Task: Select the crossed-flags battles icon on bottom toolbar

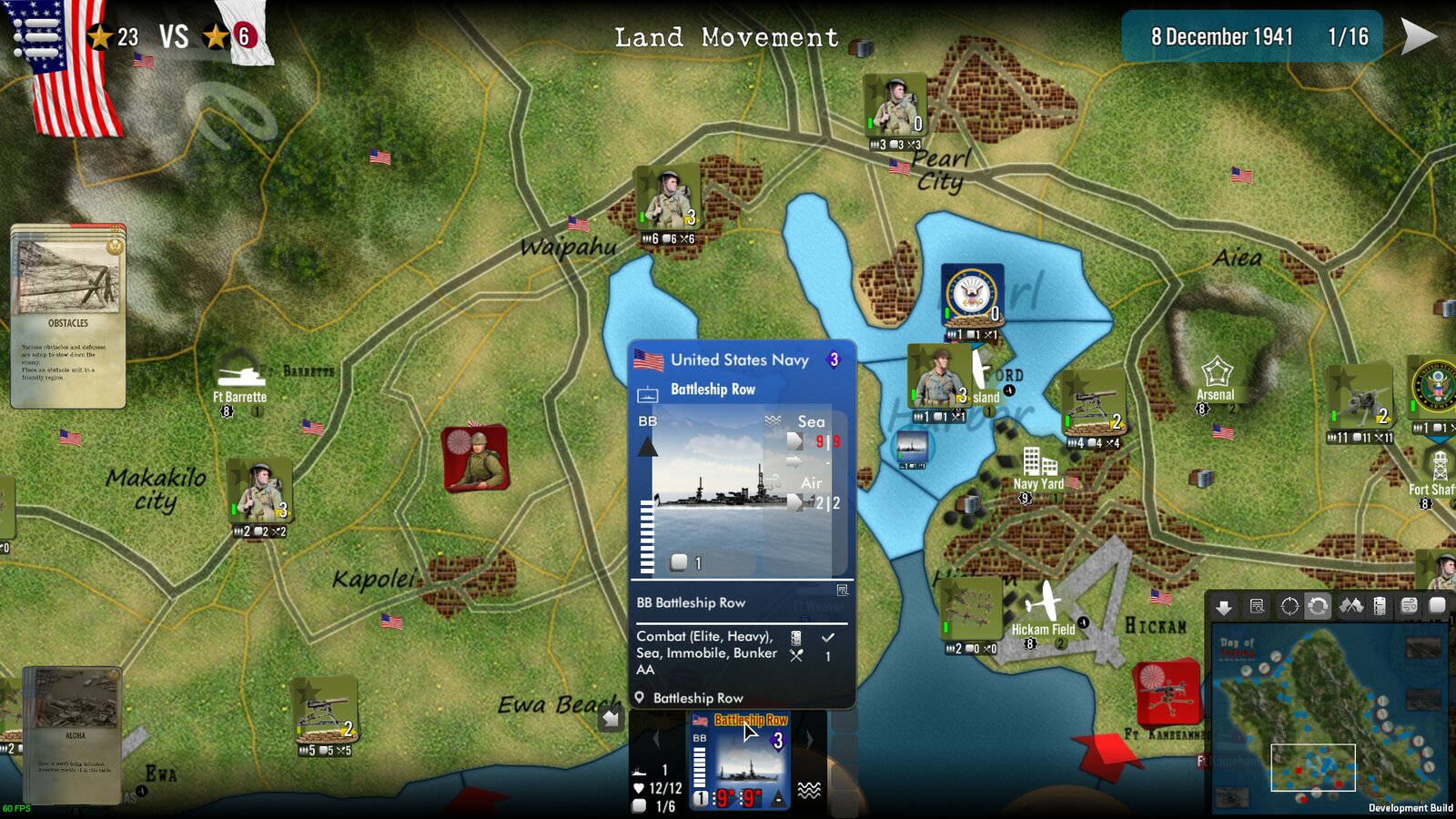Action: 1352,606
